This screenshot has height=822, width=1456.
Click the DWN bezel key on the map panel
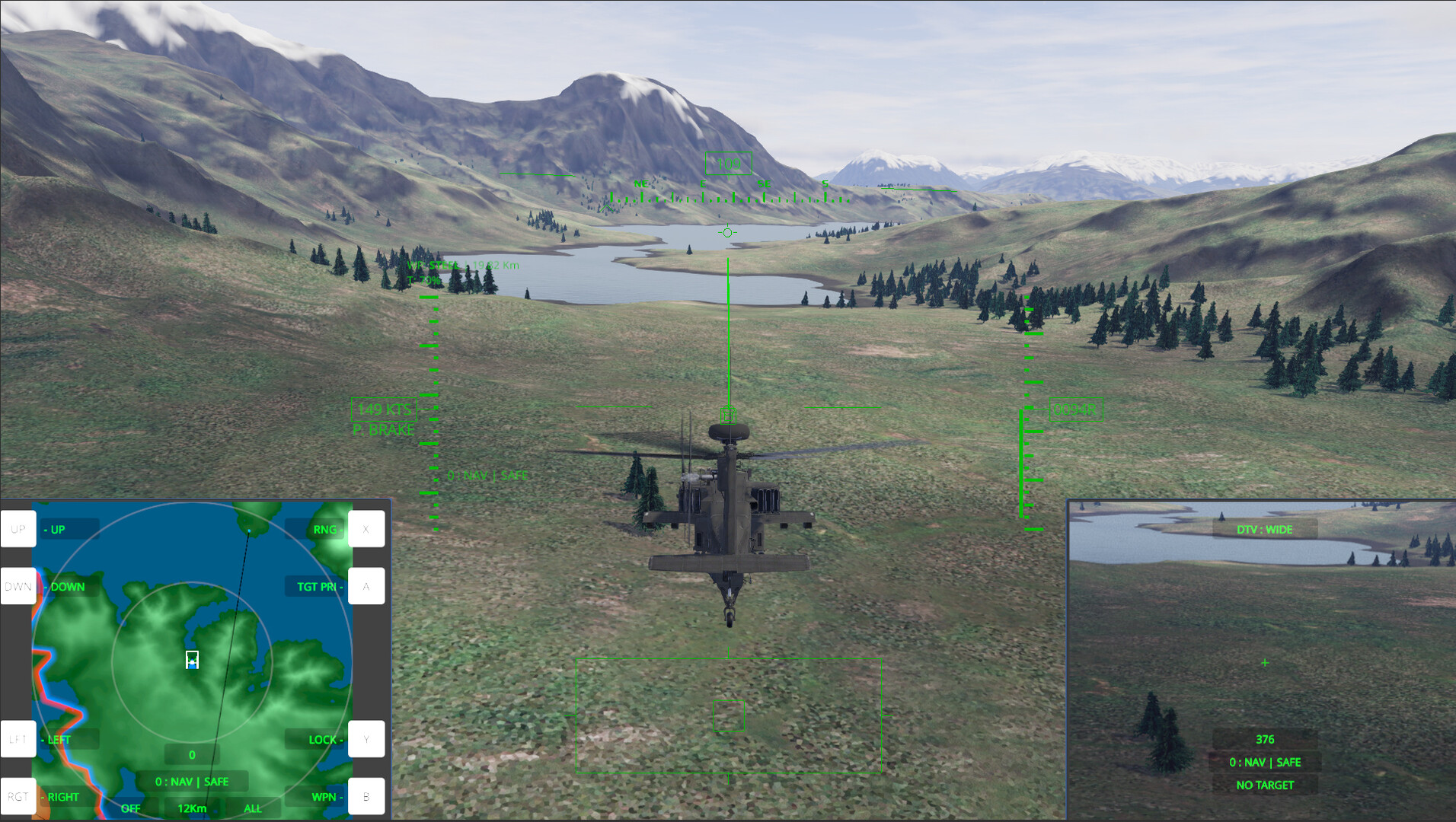[18, 586]
